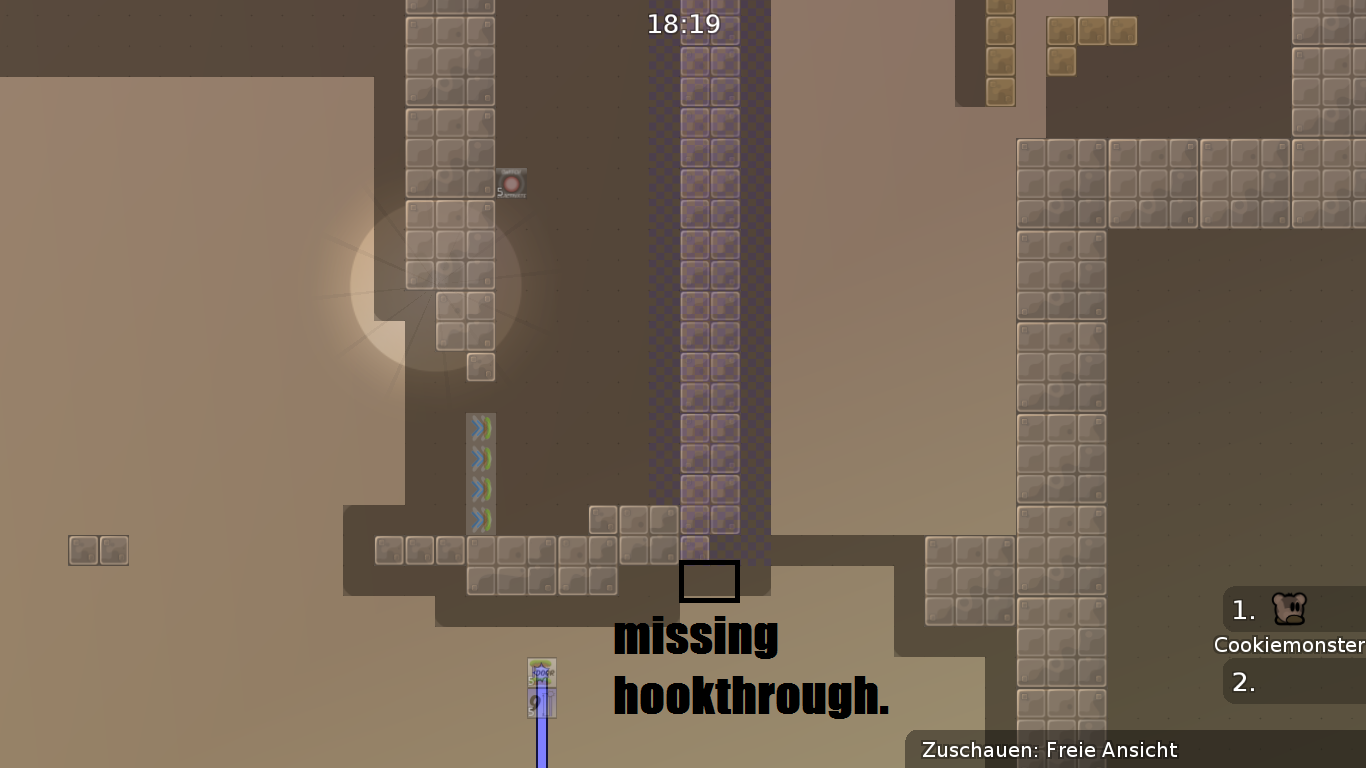Click the pair of brick tiles on the left
This screenshot has height=768, width=1366.
tap(97, 549)
